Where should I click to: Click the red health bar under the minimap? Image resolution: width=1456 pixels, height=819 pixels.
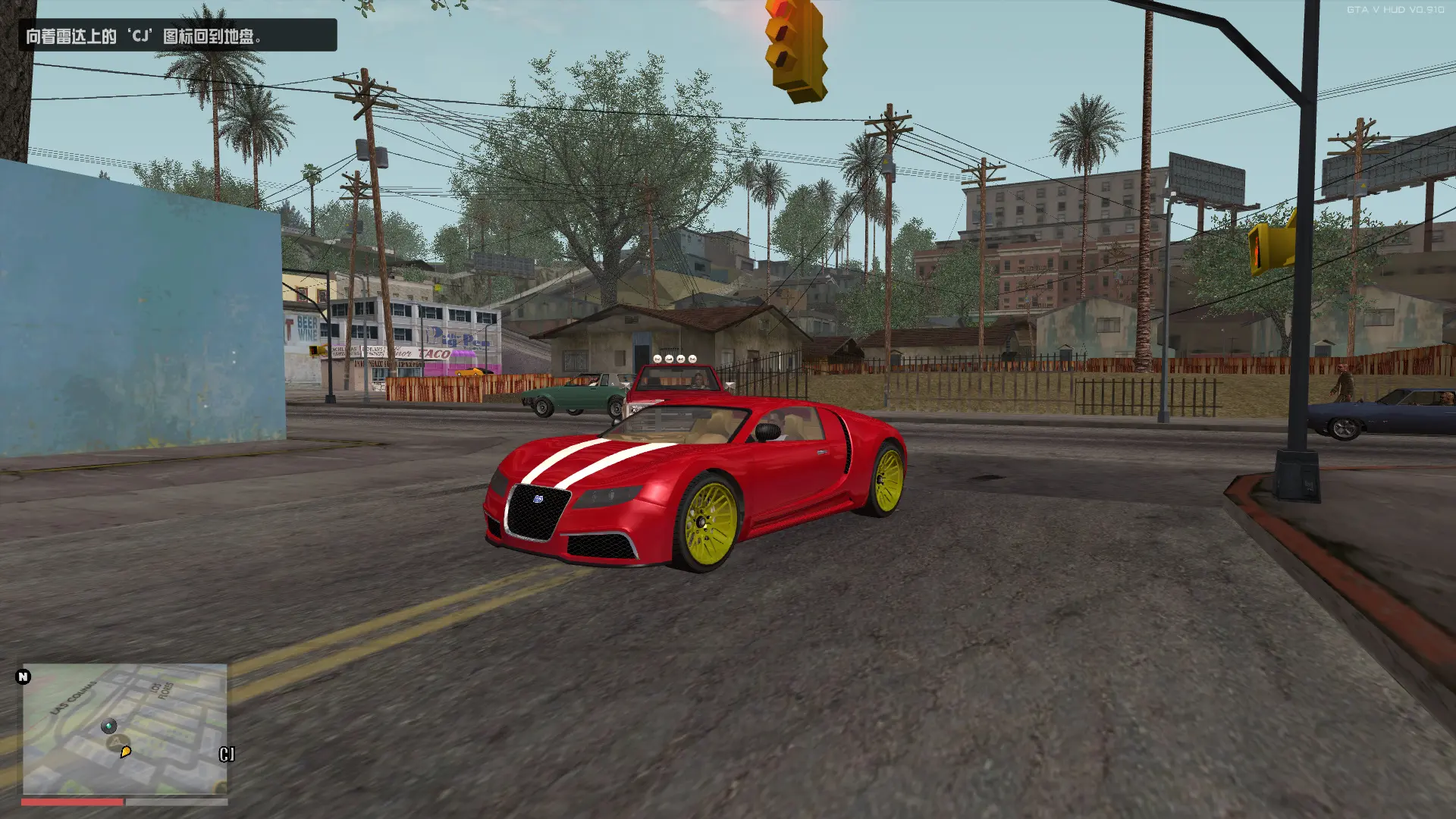click(x=71, y=802)
